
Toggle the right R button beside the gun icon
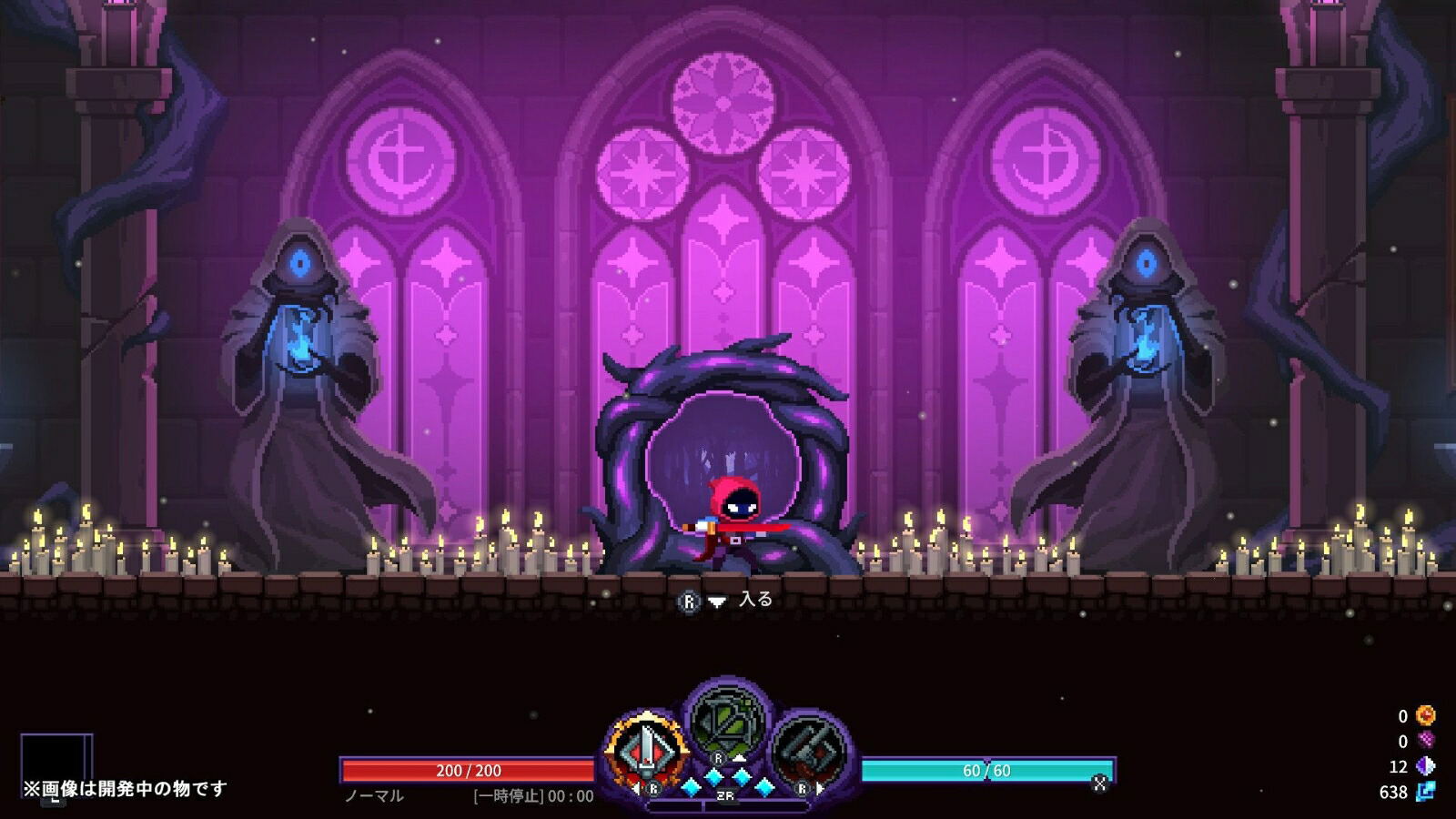(x=803, y=789)
